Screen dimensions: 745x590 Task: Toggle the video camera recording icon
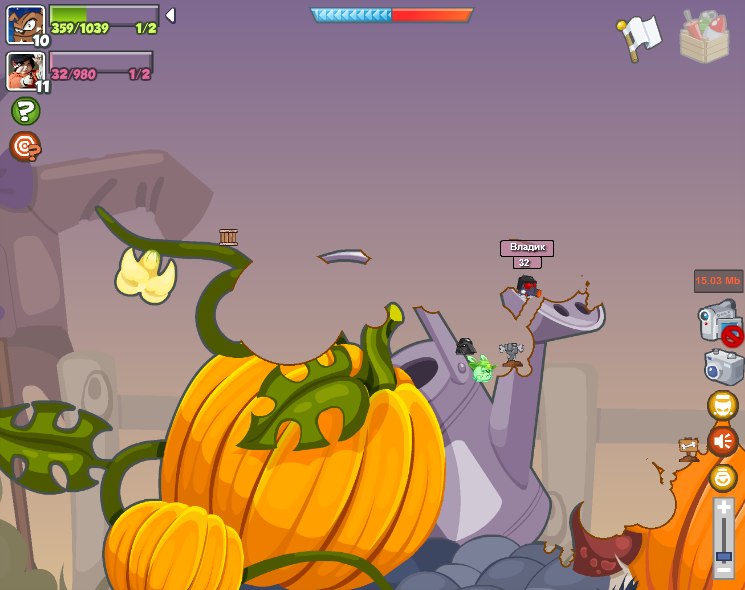tap(719, 322)
